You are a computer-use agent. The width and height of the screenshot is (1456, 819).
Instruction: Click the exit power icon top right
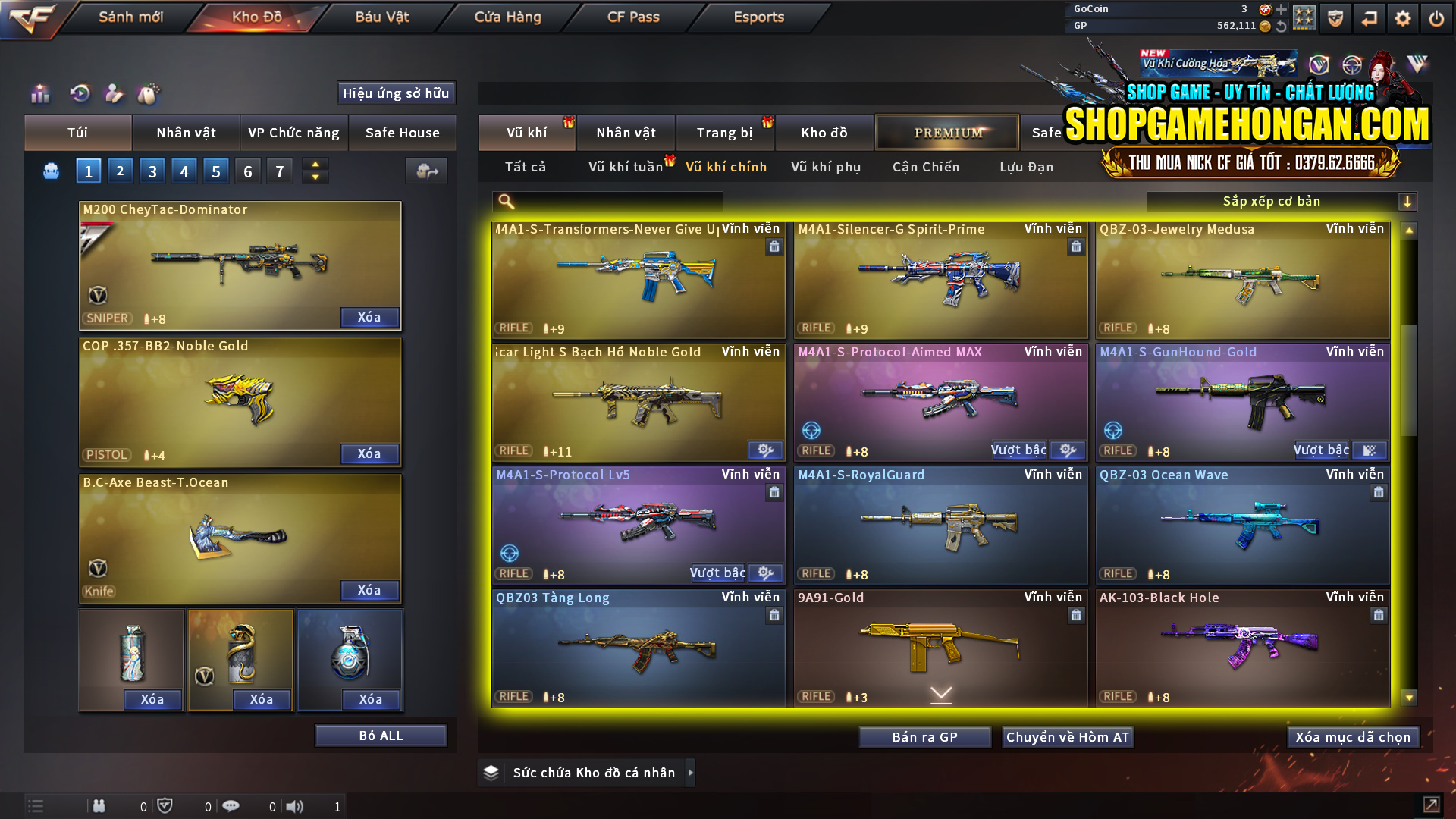(1436, 17)
